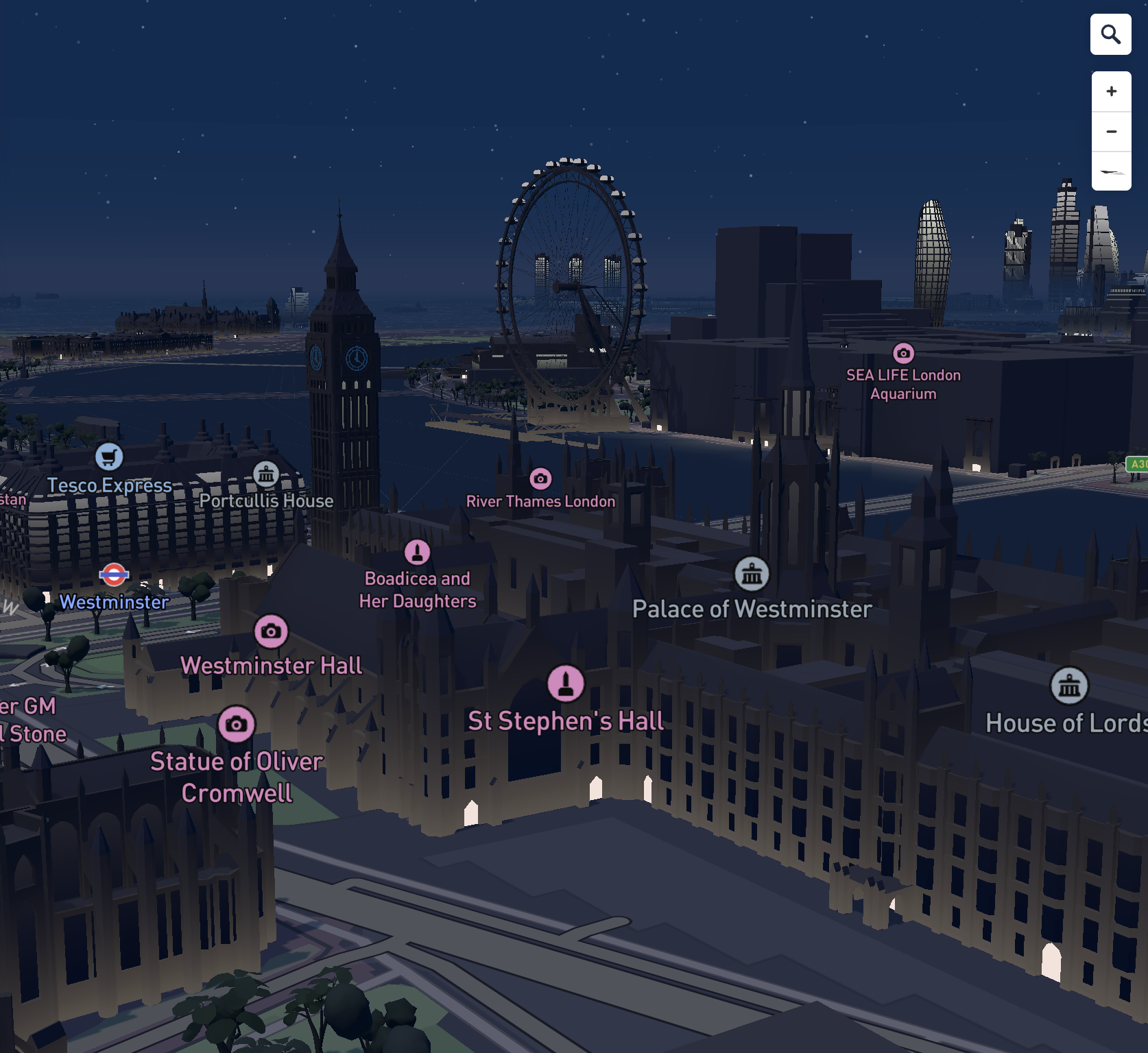Select the Statue of Oliver Cromwell marker
The height and width of the screenshot is (1053, 1148).
pyautogui.click(x=237, y=724)
